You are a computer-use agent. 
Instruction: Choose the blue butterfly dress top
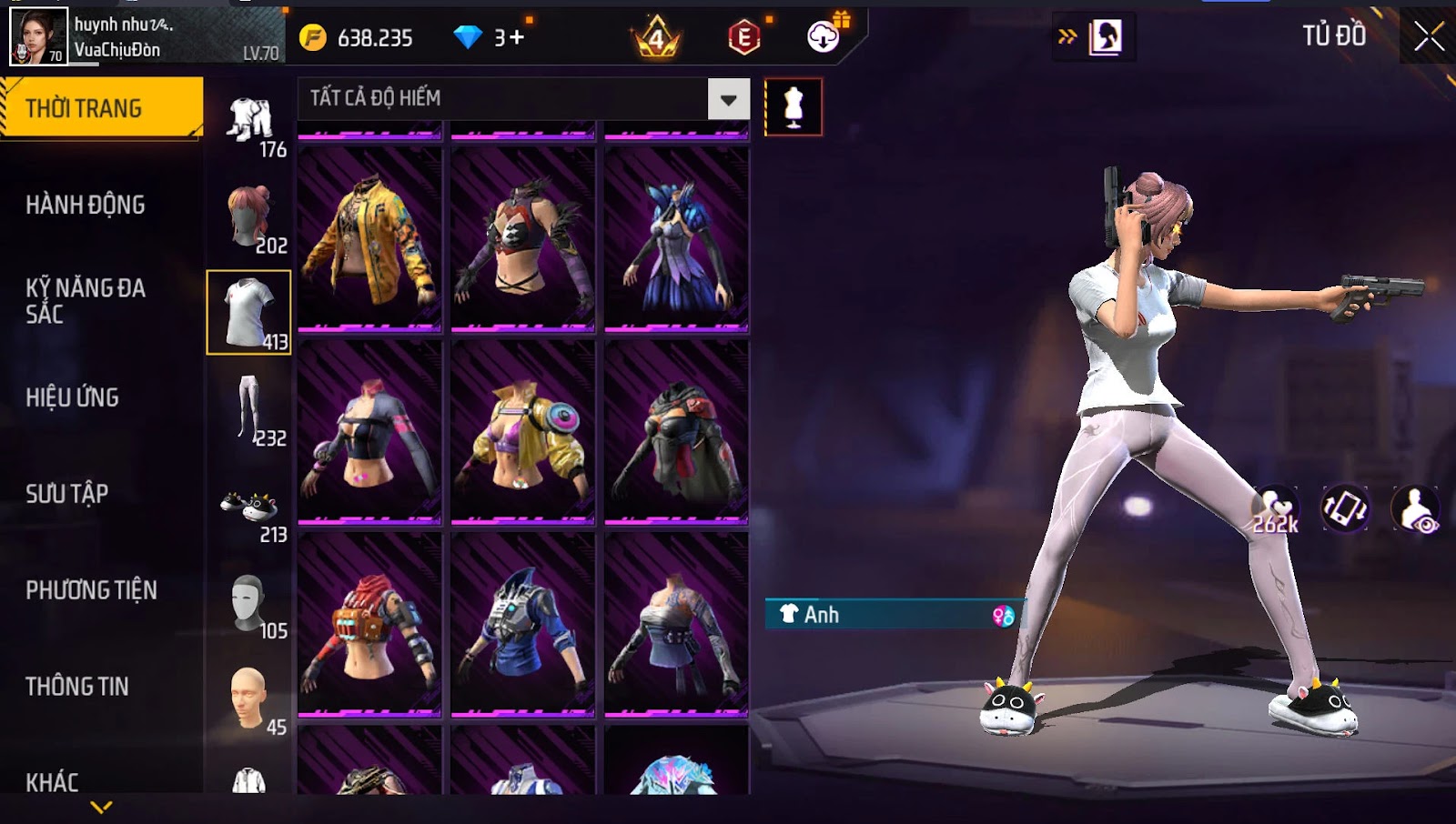click(x=676, y=238)
